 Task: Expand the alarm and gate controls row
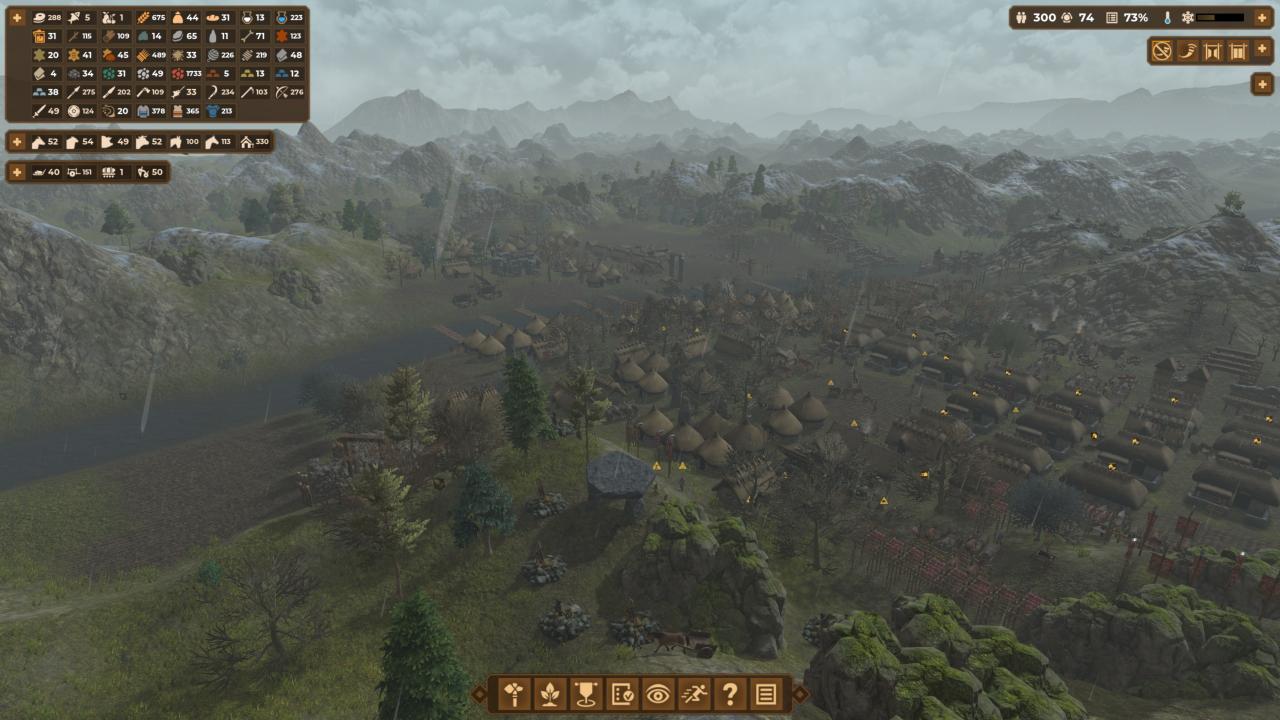[1262, 51]
